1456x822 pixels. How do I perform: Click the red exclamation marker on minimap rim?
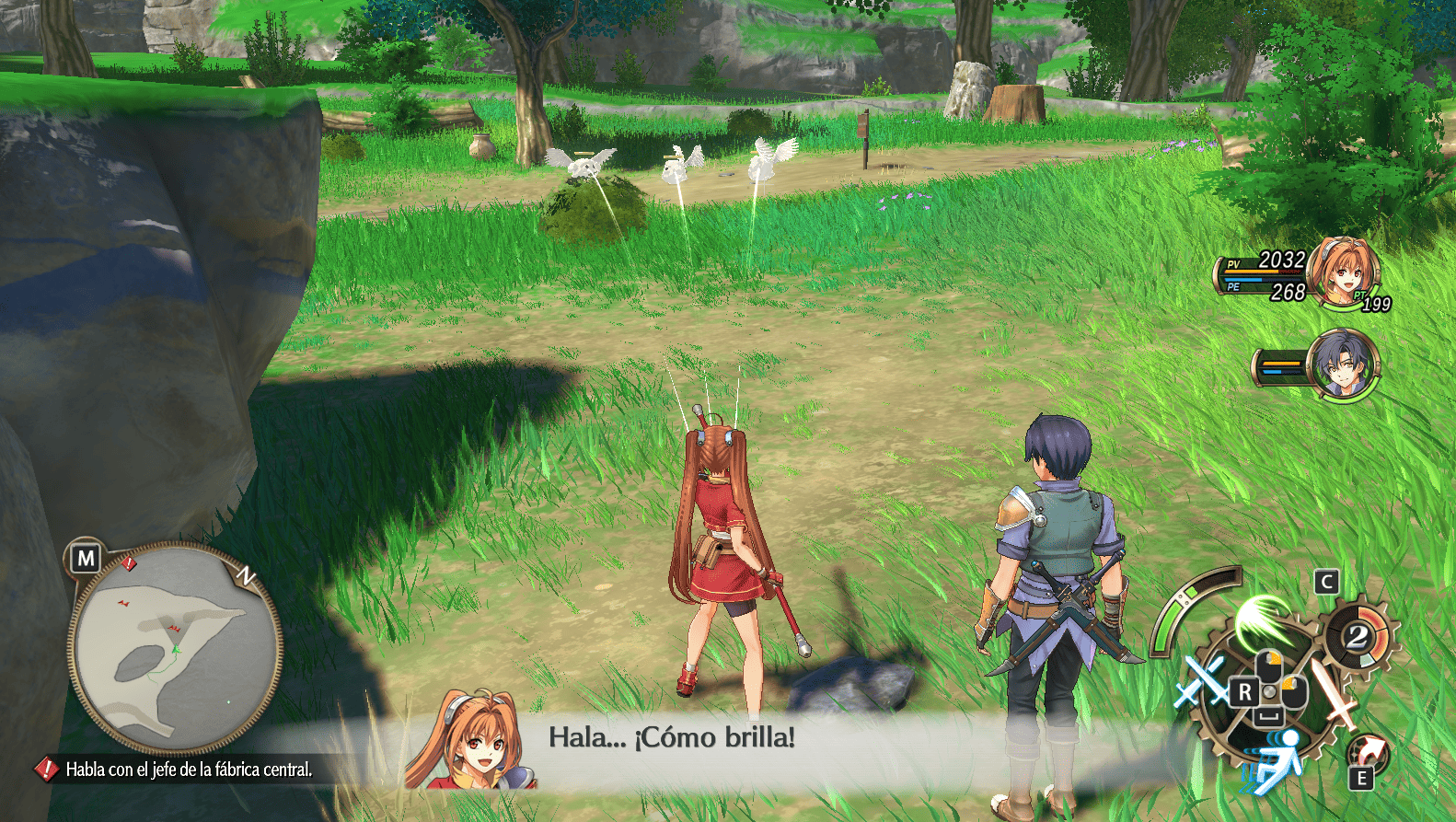[x=130, y=562]
